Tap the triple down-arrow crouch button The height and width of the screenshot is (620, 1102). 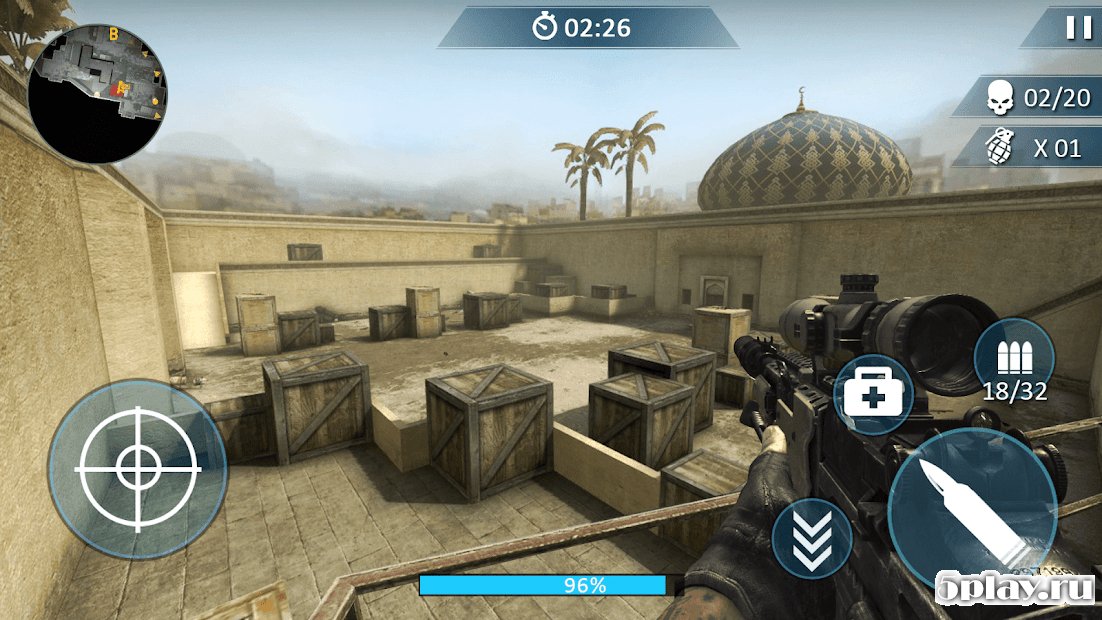click(x=812, y=538)
